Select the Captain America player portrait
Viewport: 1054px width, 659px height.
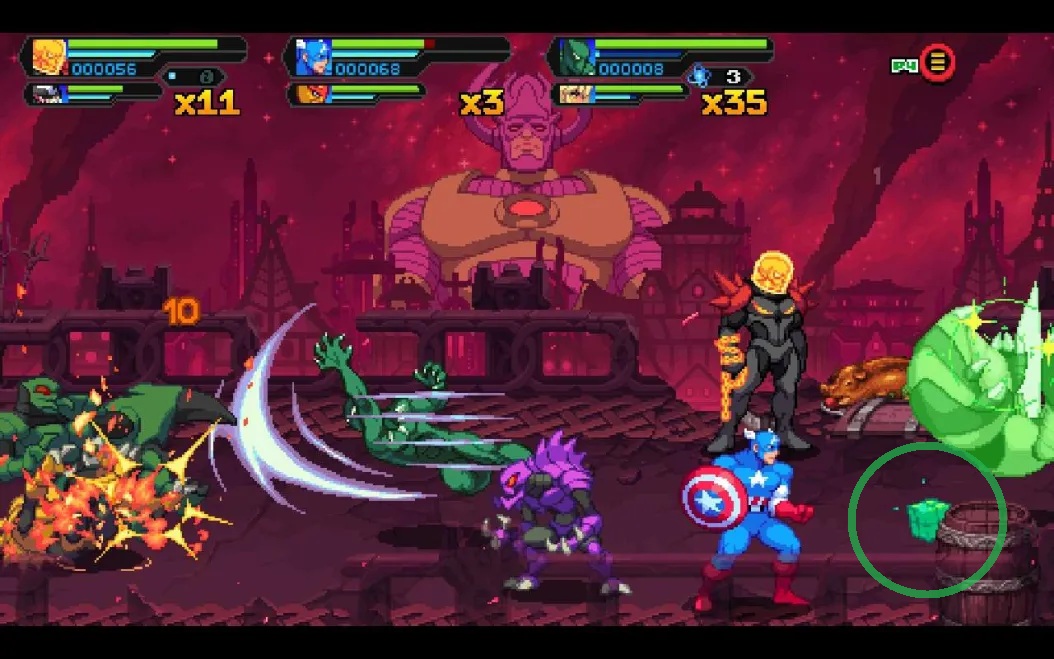click(x=313, y=57)
